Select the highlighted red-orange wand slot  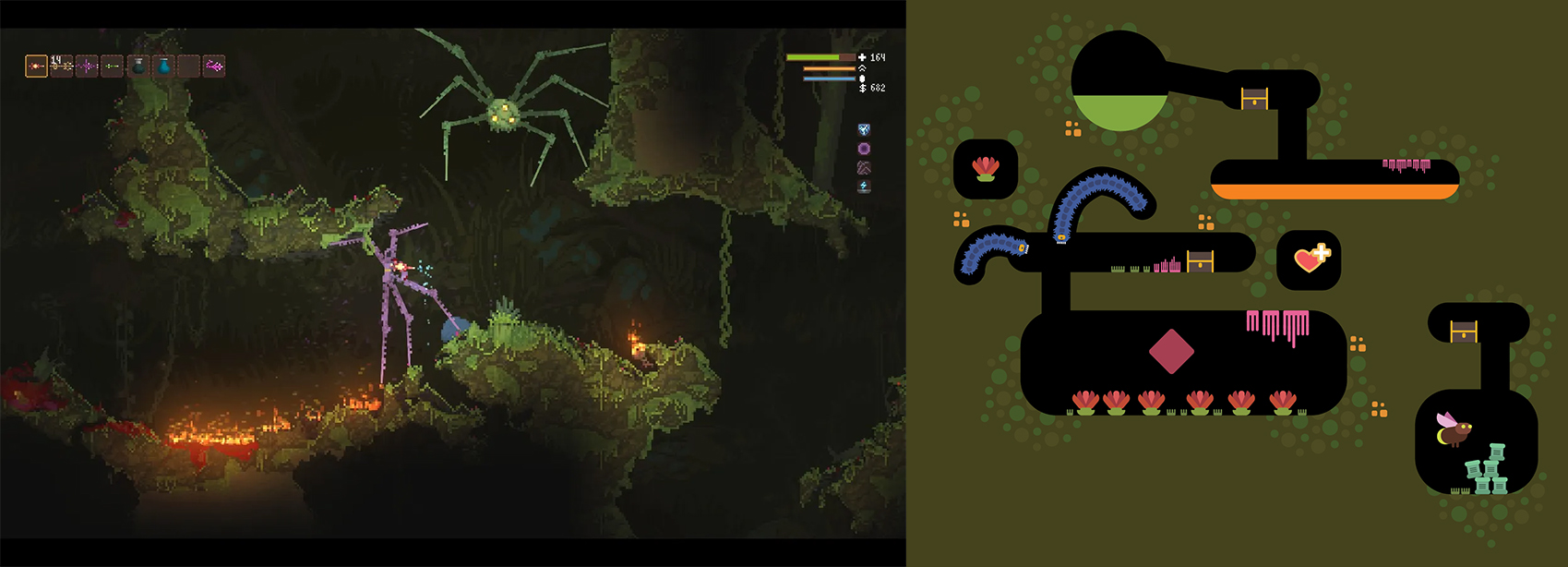(x=36, y=66)
